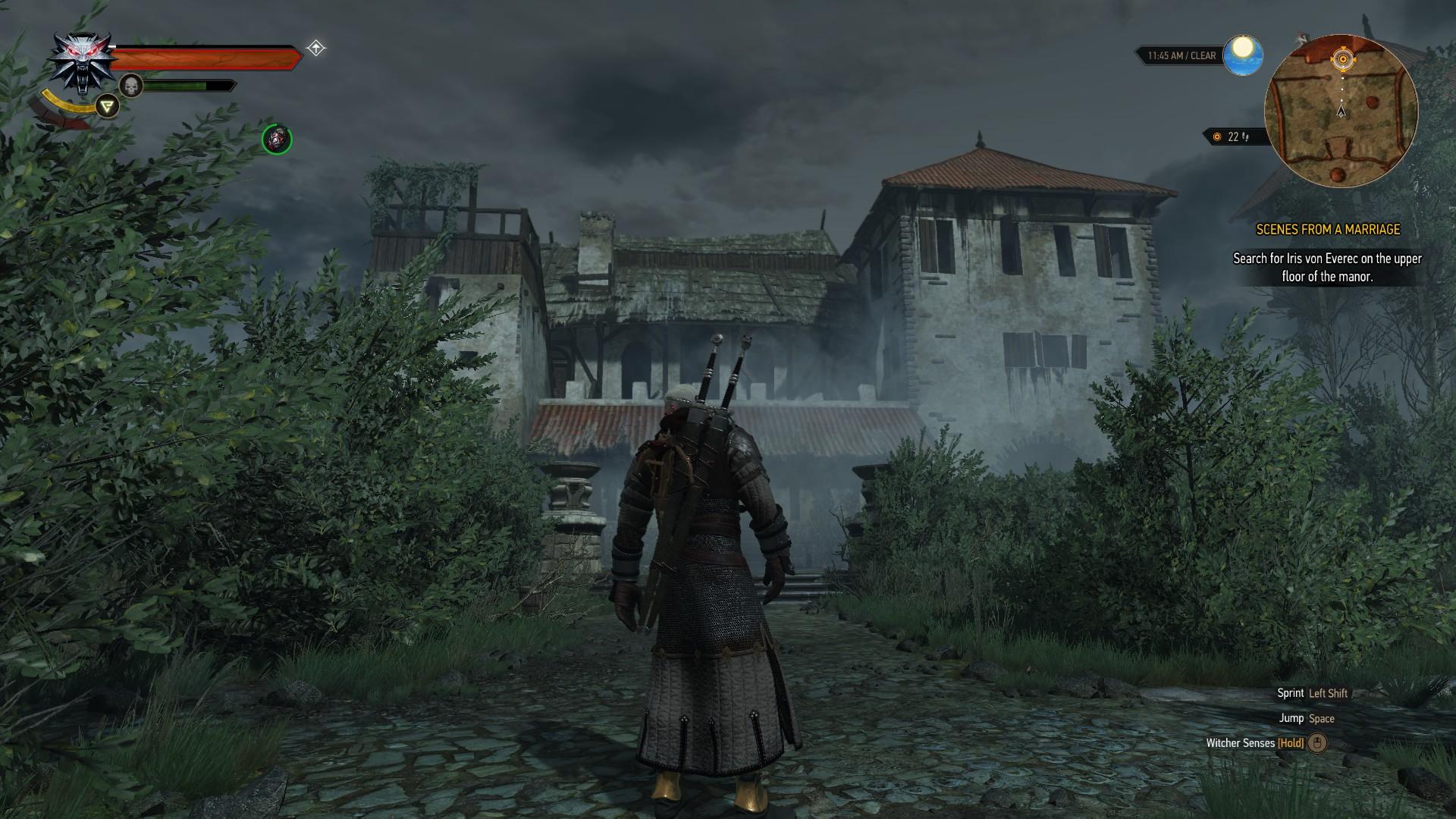This screenshot has width=1456, height=819.
Task: Select the Iris von Everec objective text
Action: (1327, 268)
